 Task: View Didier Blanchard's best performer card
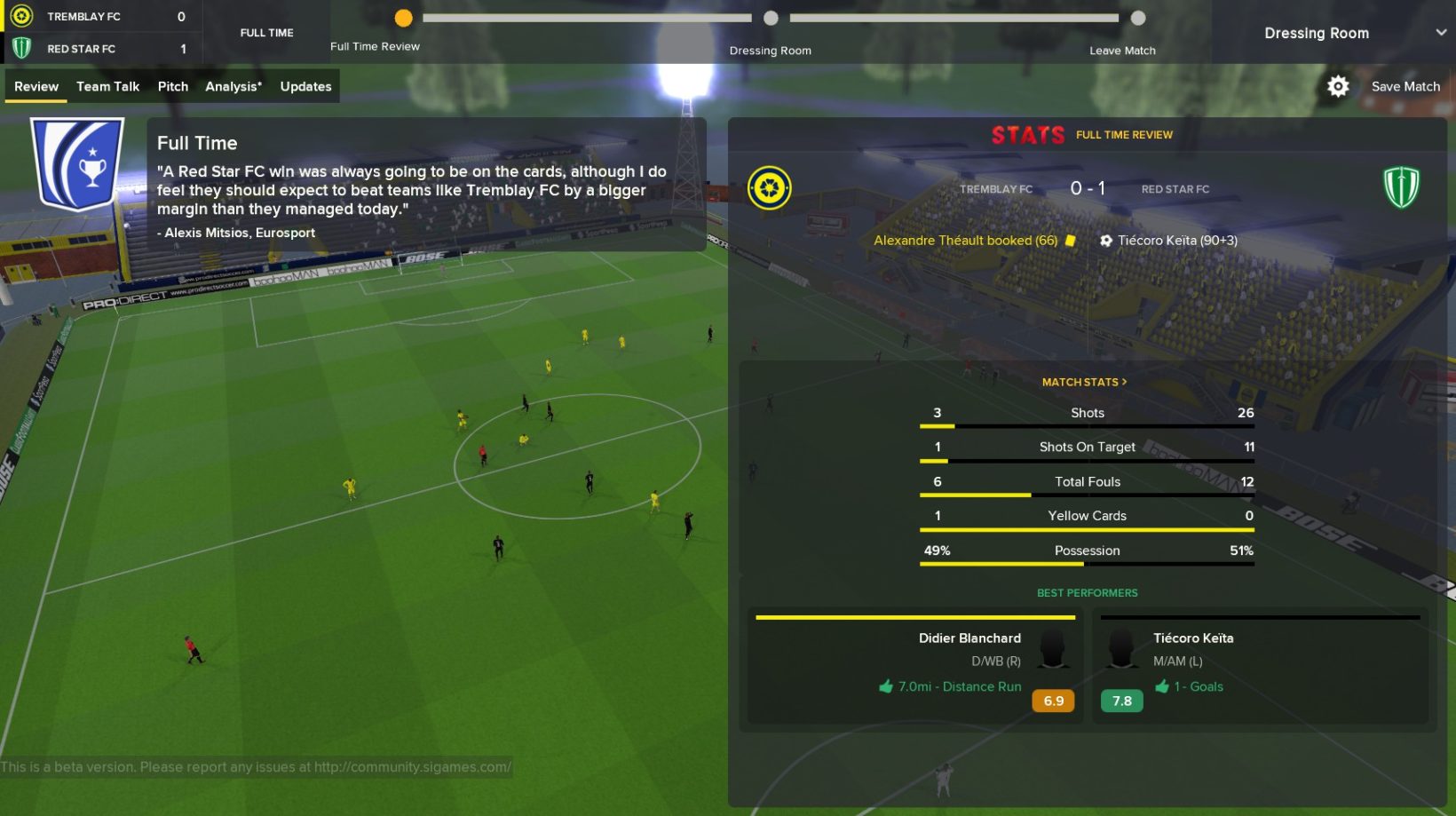pyautogui.click(x=914, y=666)
